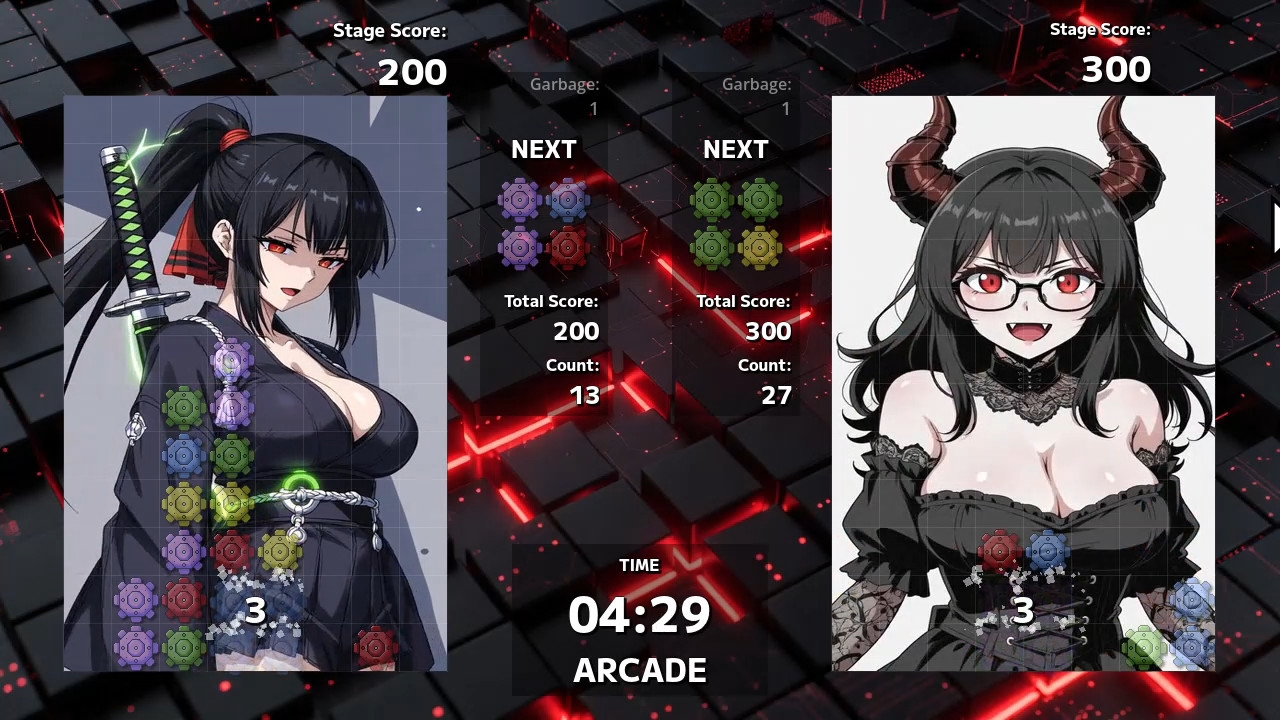The image size is (1280, 720).
Task: Click the red gear at the left board's bottom-right corner
Action: click(376, 646)
